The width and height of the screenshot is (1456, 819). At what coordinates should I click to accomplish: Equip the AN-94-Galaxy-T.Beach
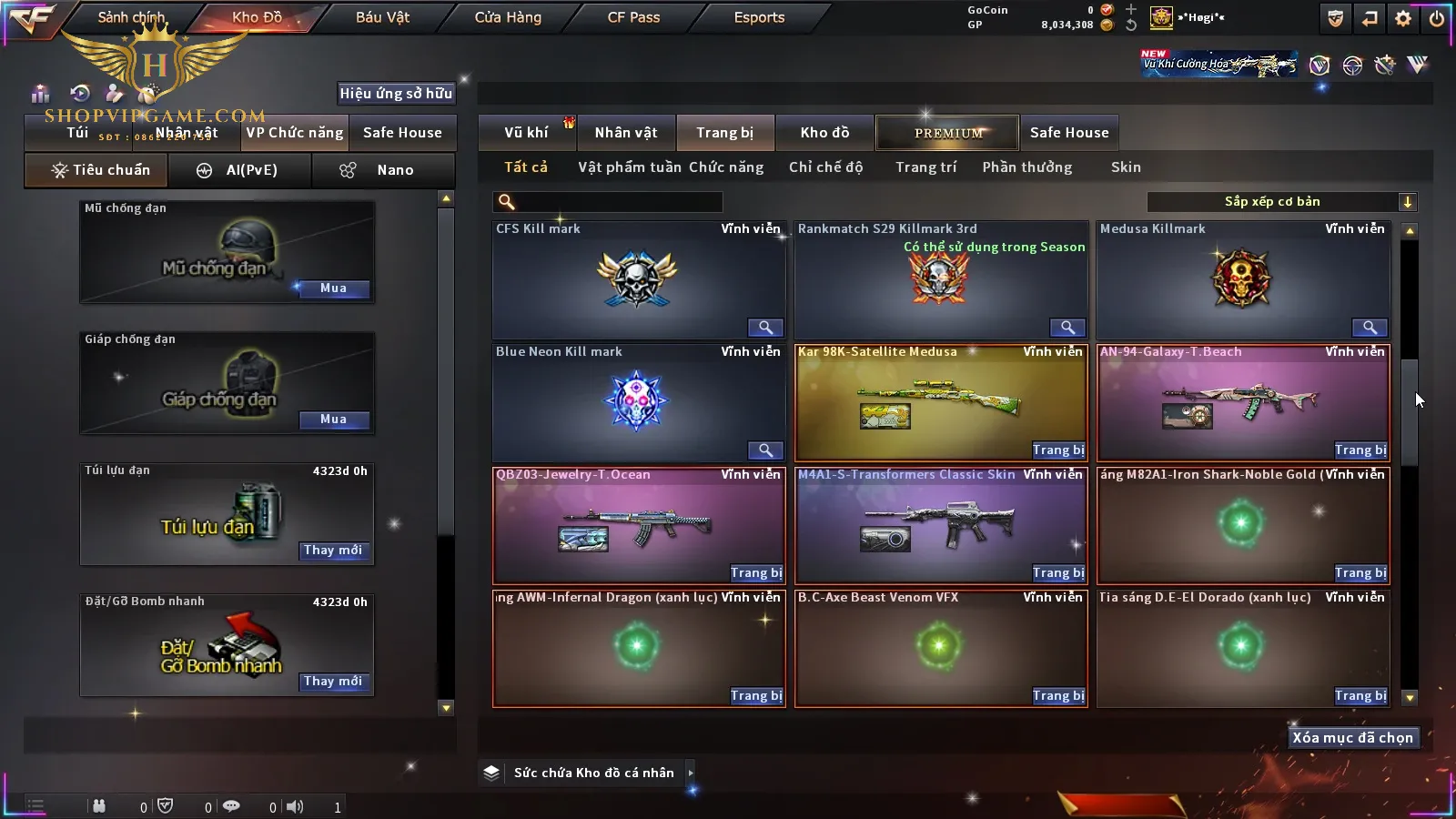1360,450
